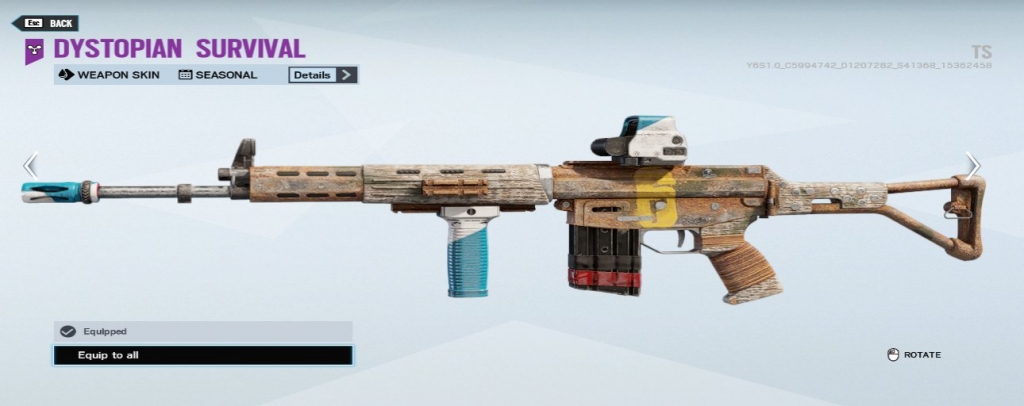Show the next weapon skin

[972, 166]
